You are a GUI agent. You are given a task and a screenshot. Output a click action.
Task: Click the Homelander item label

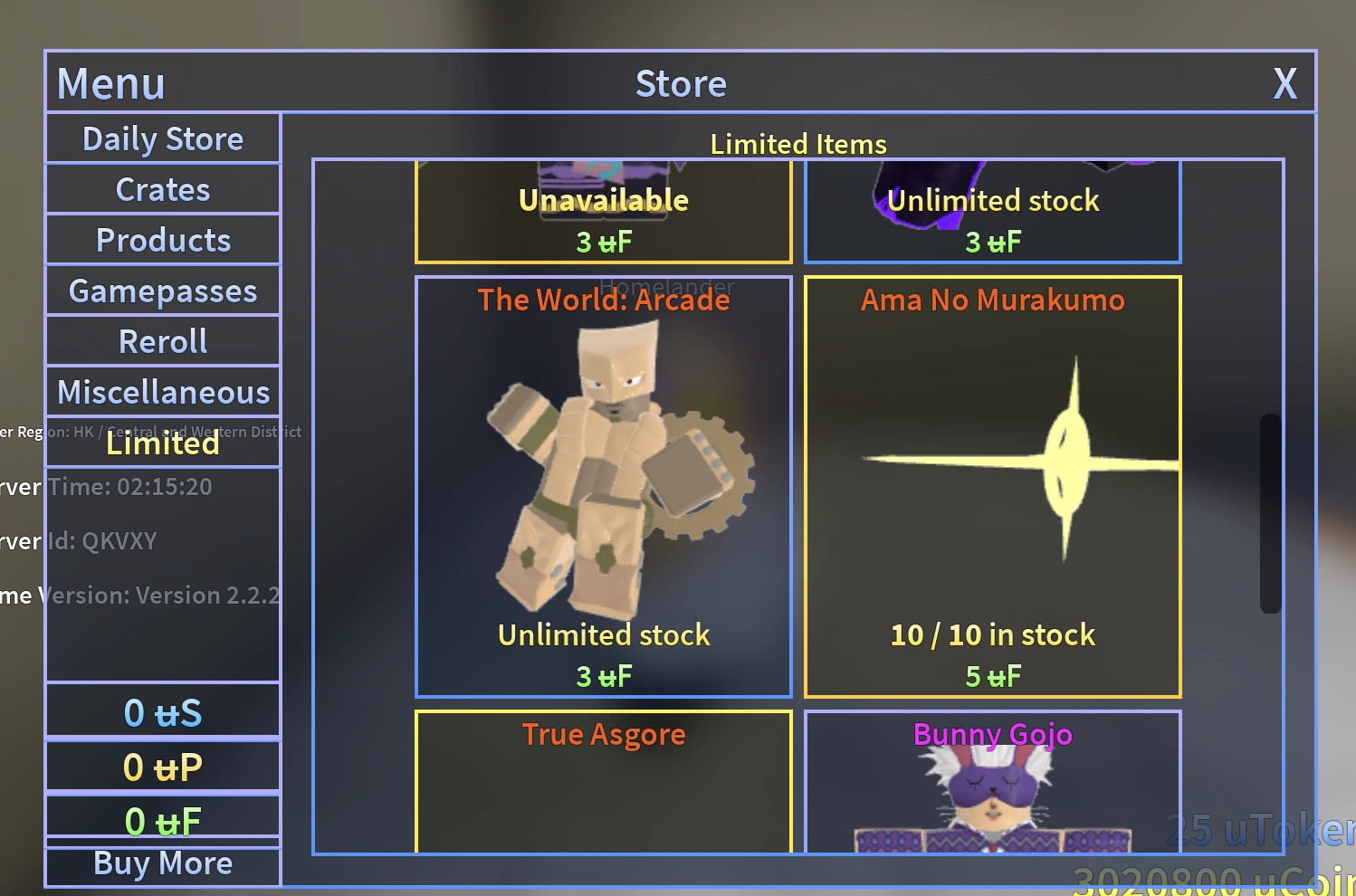tap(669, 285)
